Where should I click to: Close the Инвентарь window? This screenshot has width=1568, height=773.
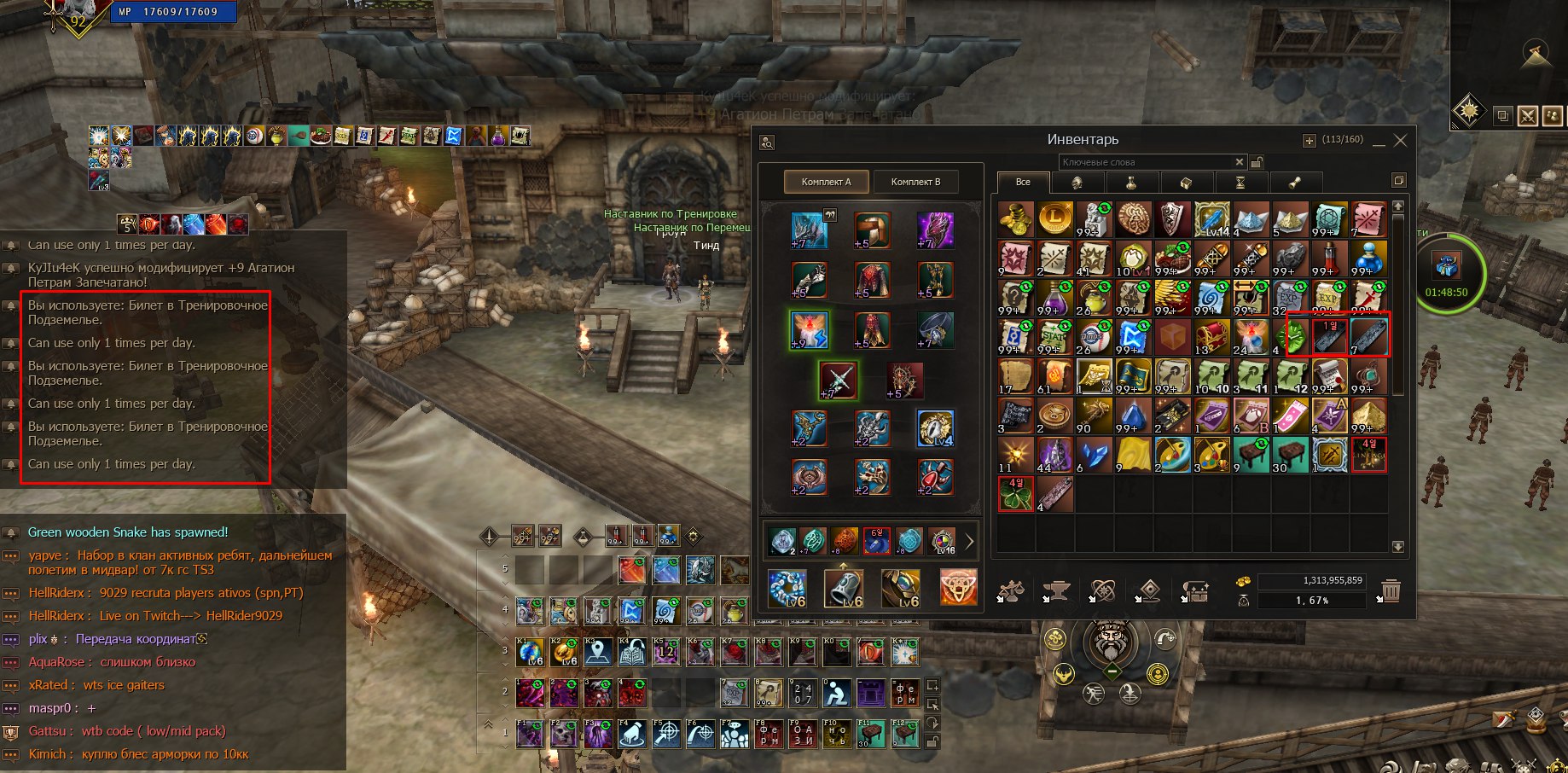point(1400,141)
